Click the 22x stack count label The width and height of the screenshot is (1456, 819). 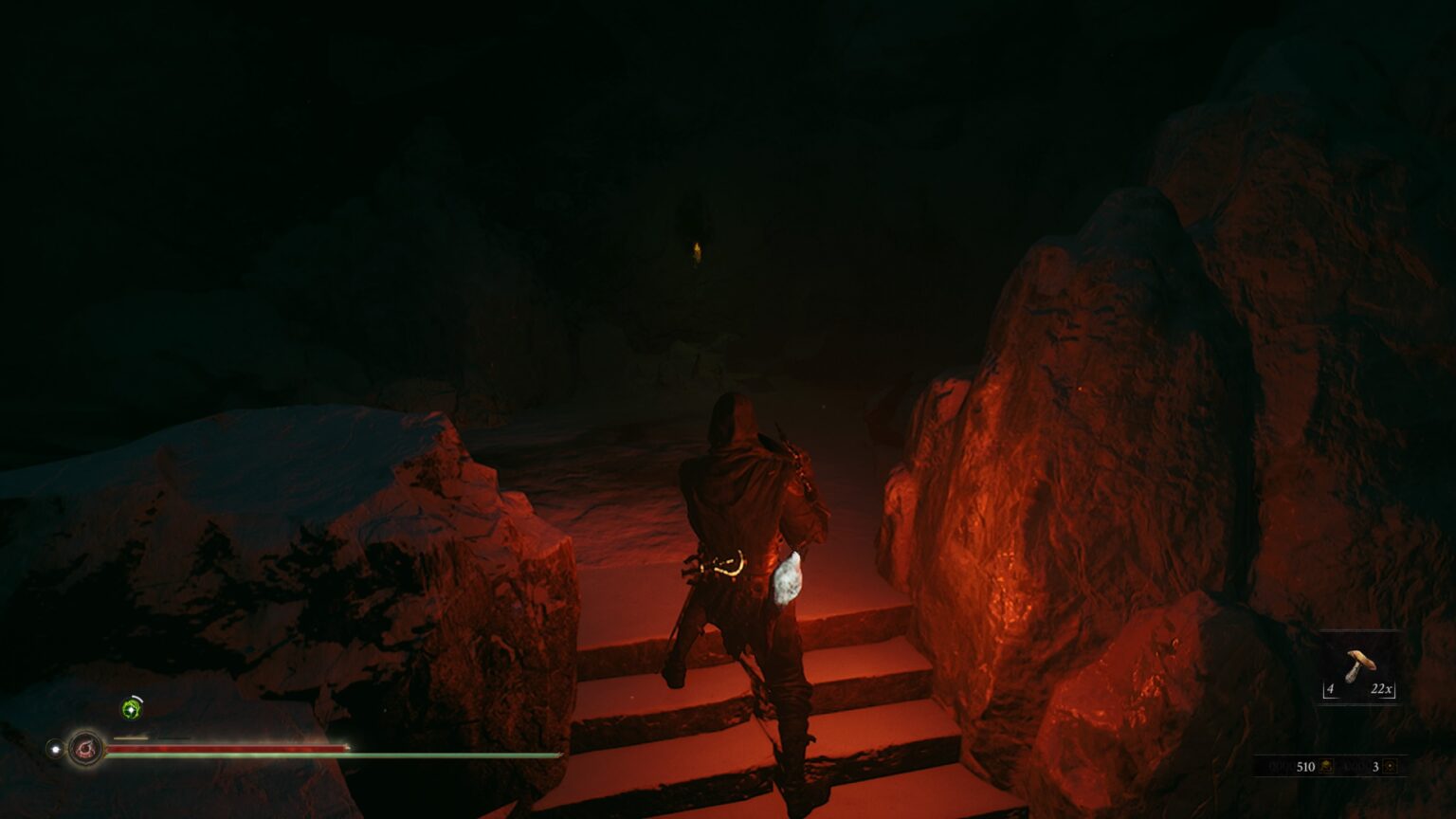pyautogui.click(x=1381, y=689)
